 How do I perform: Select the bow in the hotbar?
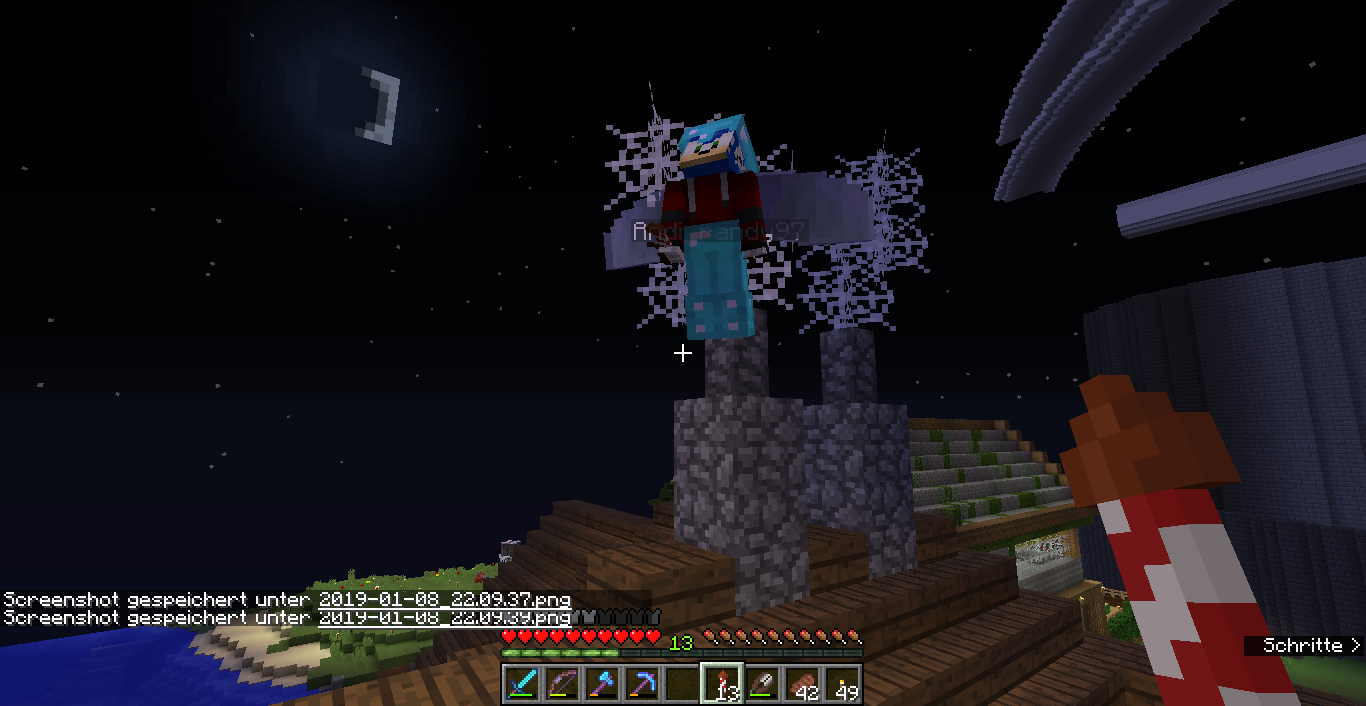[562, 684]
